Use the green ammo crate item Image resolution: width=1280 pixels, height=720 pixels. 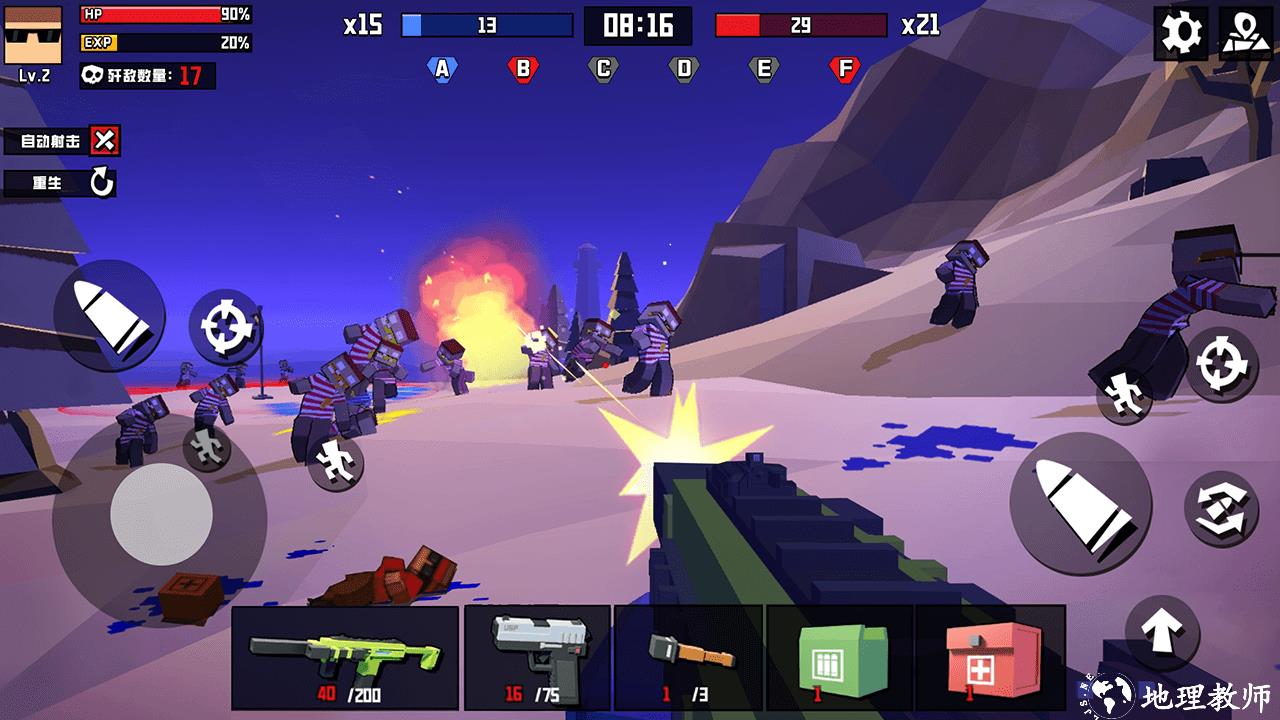840,657
